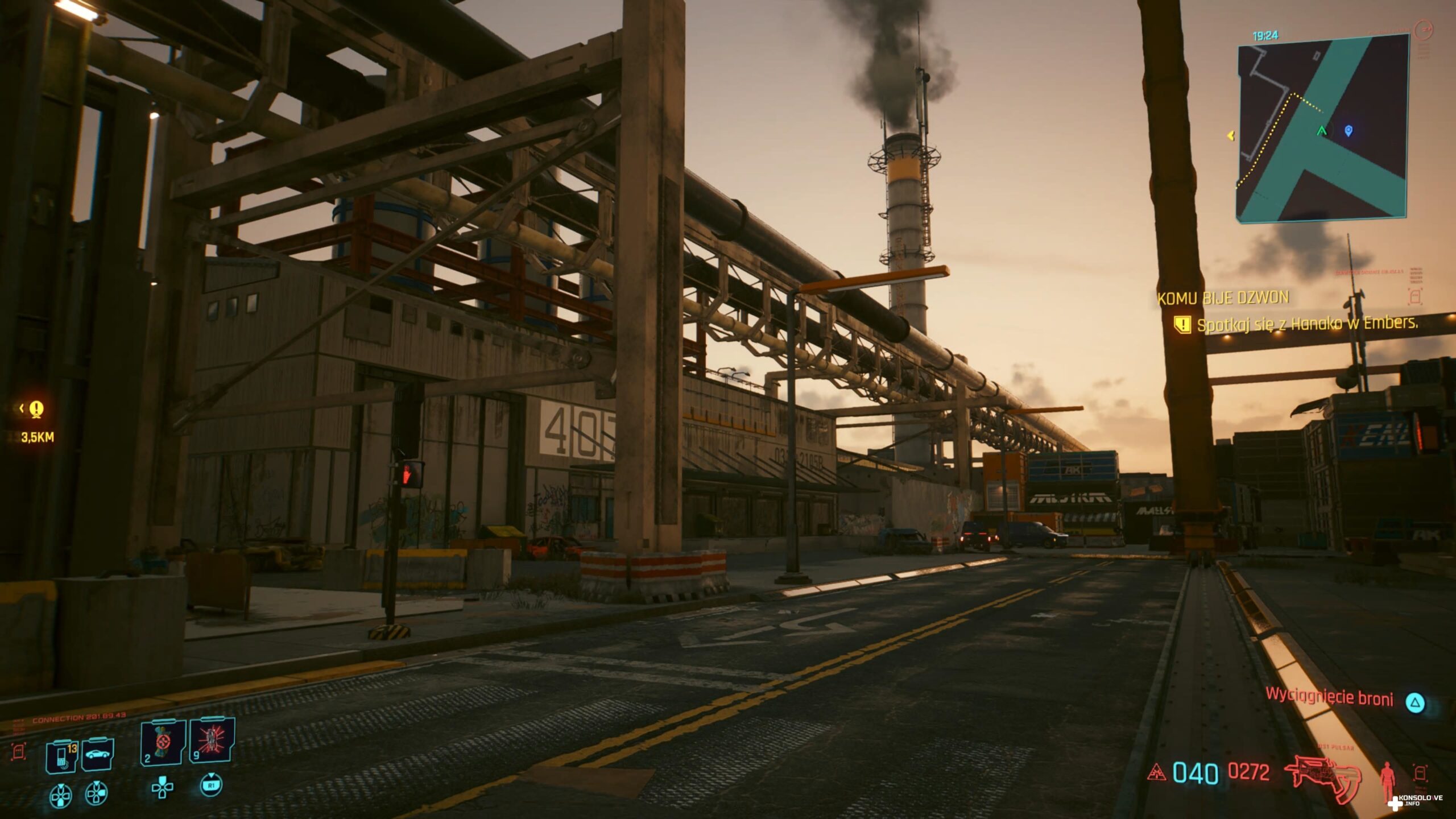
Task: Select the 'Spotkaj się z Hanako w Embers' objective
Action: (x=1307, y=324)
